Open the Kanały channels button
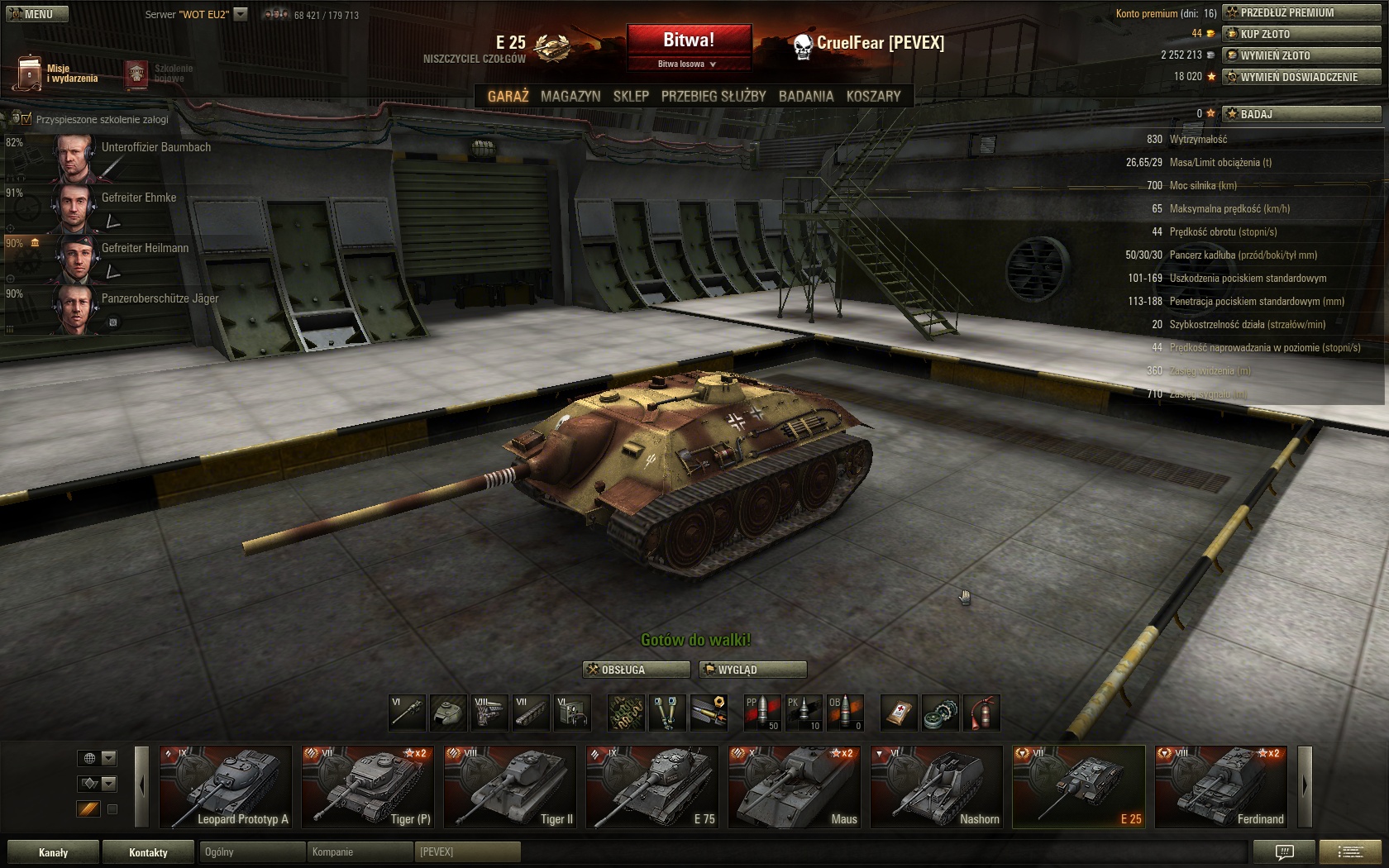The image size is (1389, 868). [x=53, y=852]
